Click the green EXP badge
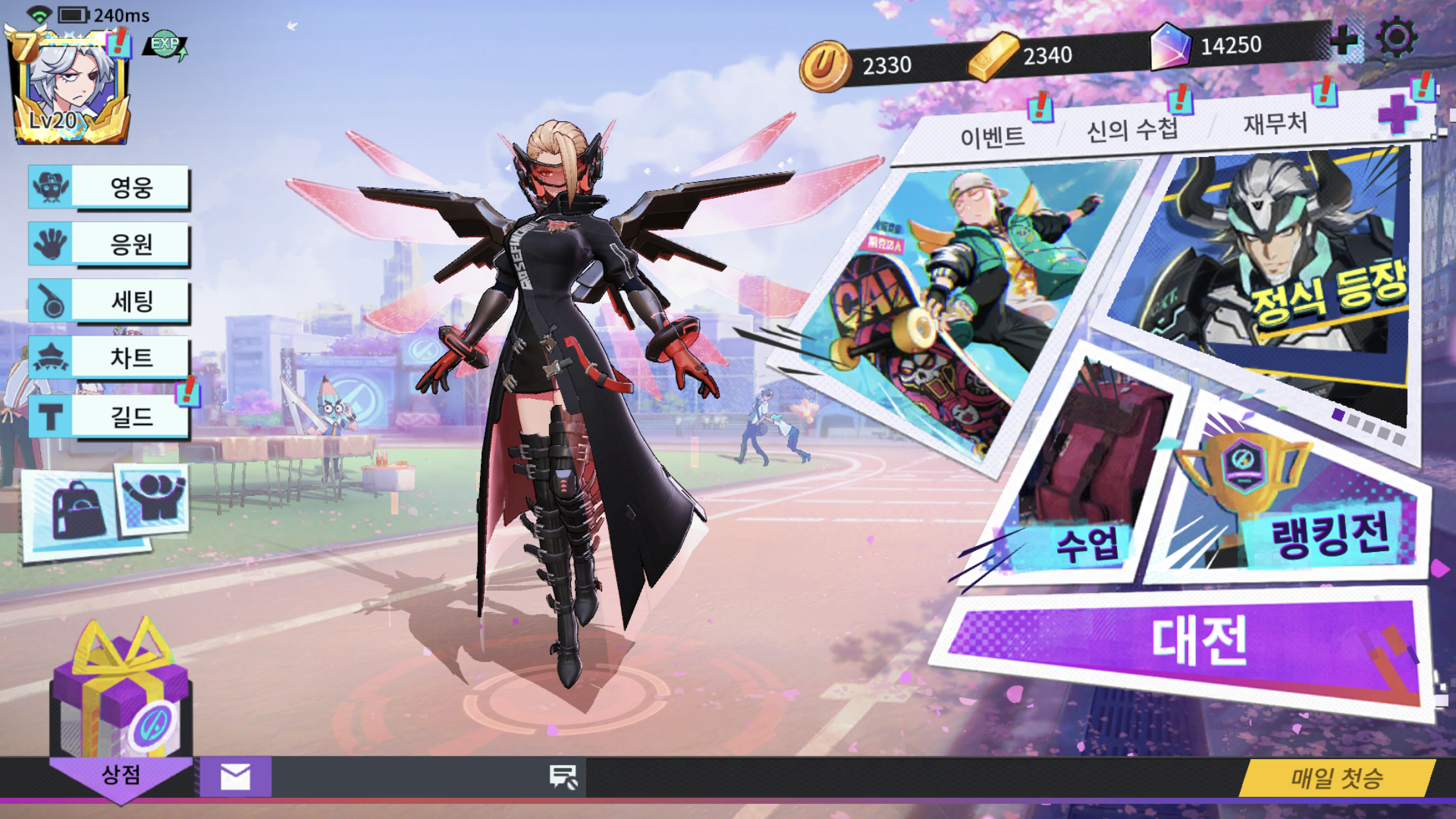Viewport: 1456px width, 819px height. coord(165,44)
